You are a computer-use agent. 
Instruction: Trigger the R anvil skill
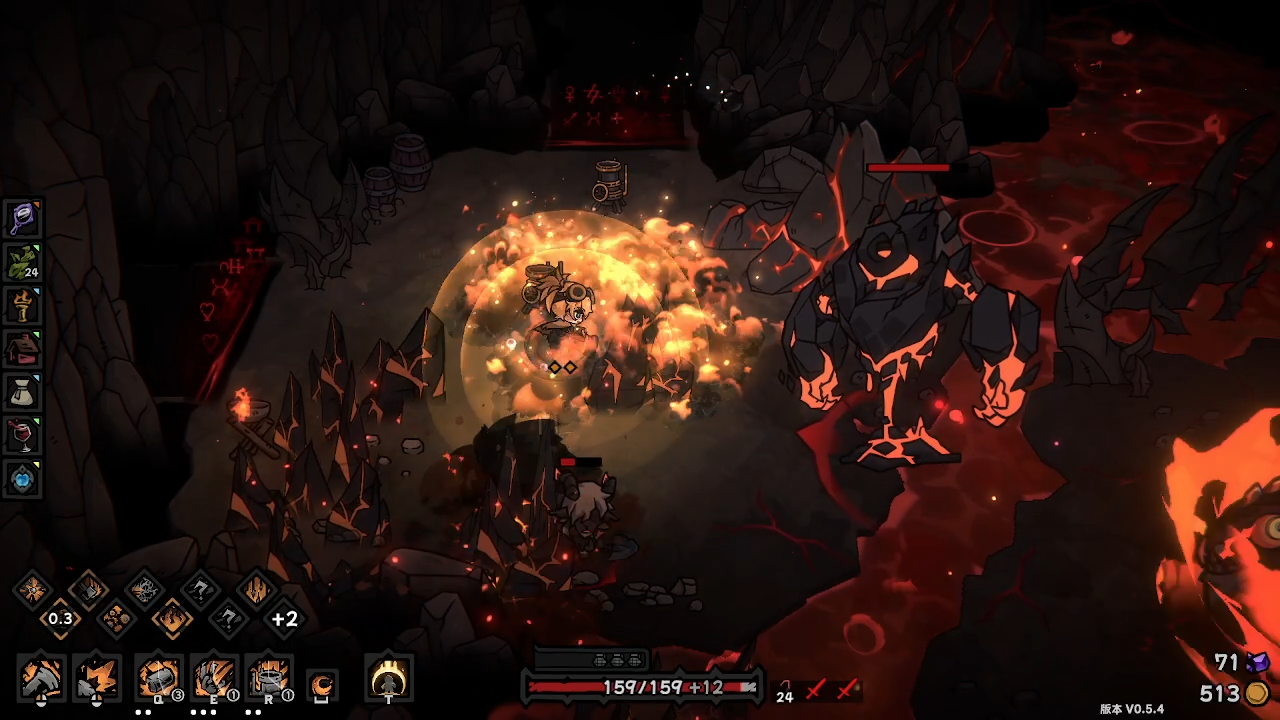point(268,679)
